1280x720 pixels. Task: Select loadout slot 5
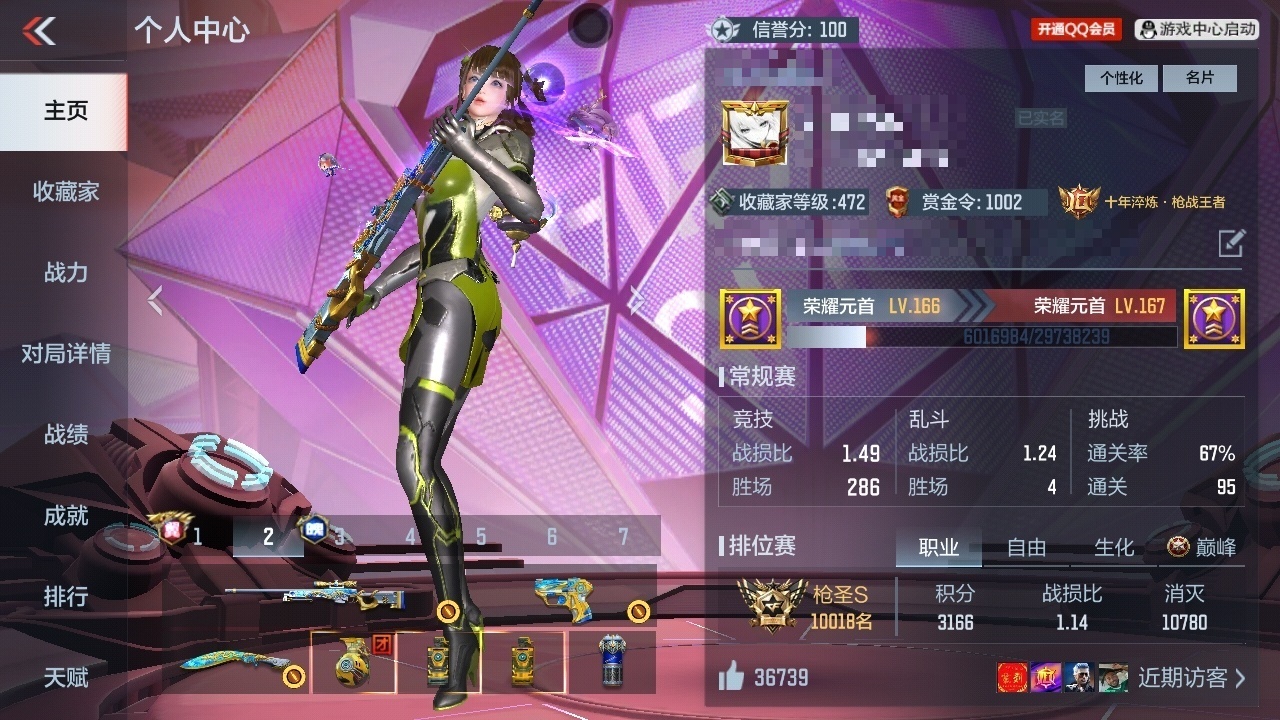click(481, 537)
